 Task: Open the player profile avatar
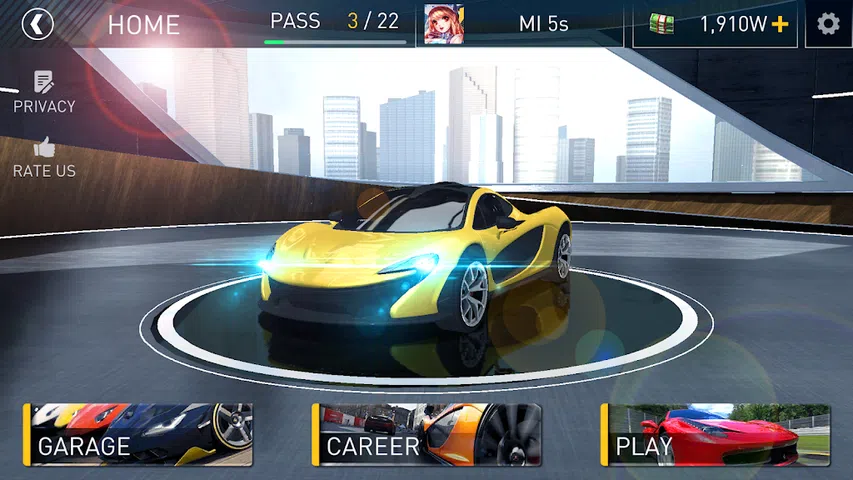pos(444,24)
